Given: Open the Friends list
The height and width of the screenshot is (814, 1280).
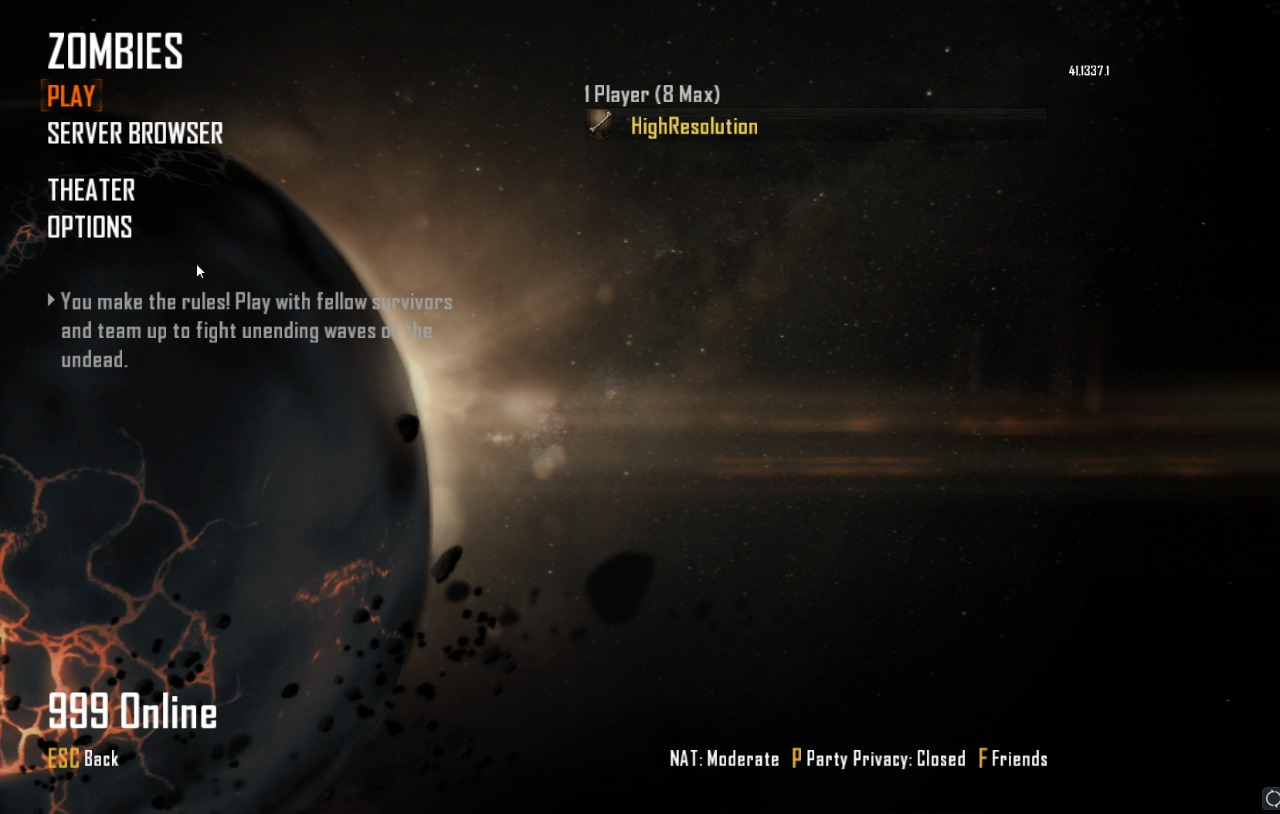Looking at the screenshot, I should pos(1012,759).
